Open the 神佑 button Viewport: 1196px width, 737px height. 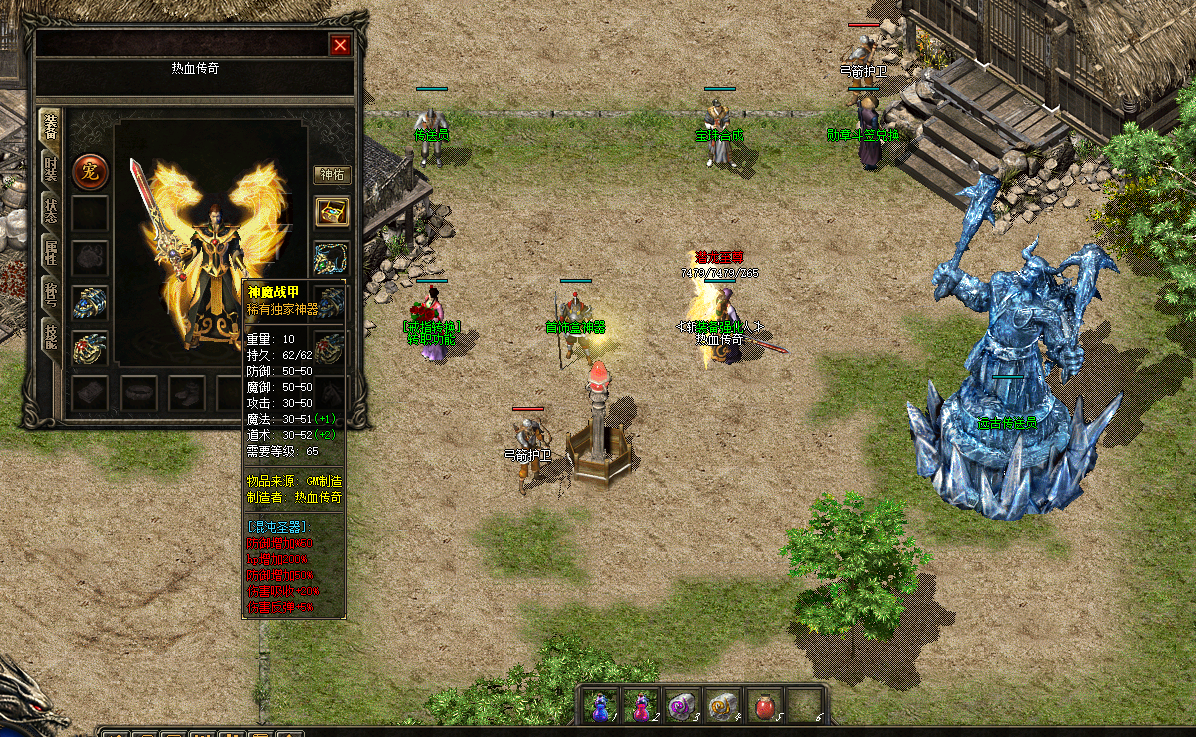tap(331, 175)
